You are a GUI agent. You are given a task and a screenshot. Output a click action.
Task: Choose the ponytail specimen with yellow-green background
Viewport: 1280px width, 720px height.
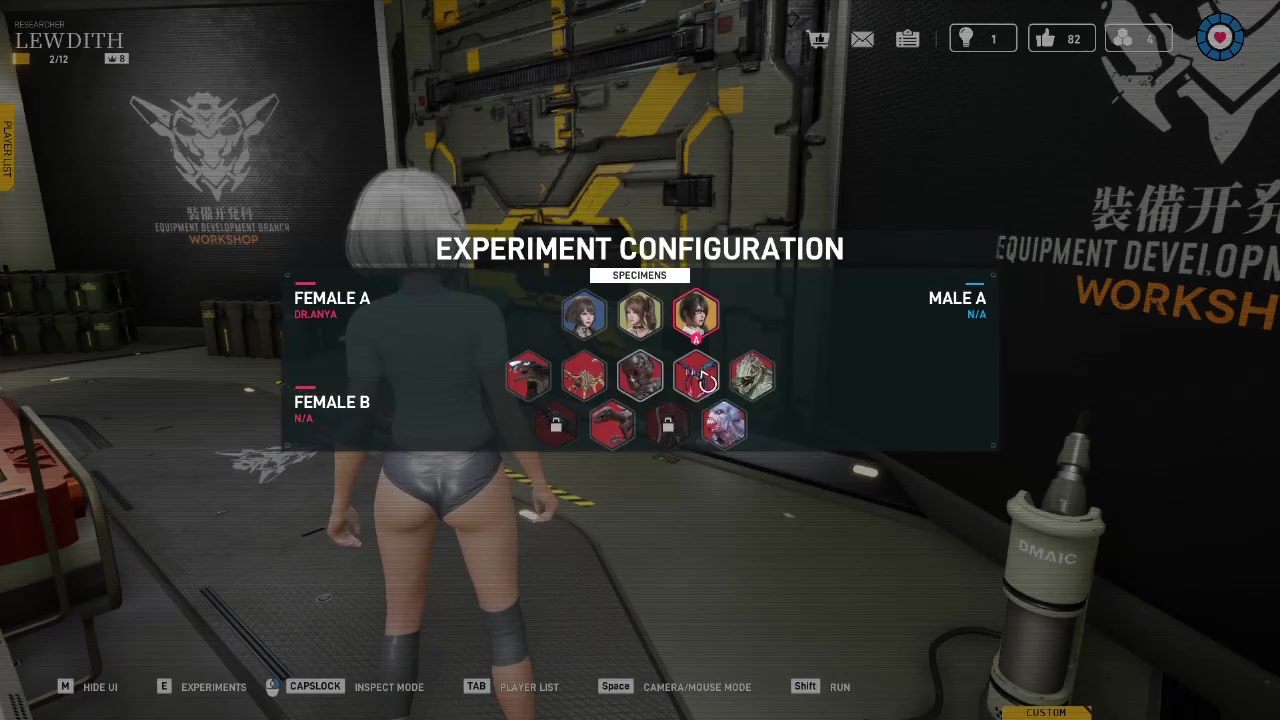pos(640,315)
